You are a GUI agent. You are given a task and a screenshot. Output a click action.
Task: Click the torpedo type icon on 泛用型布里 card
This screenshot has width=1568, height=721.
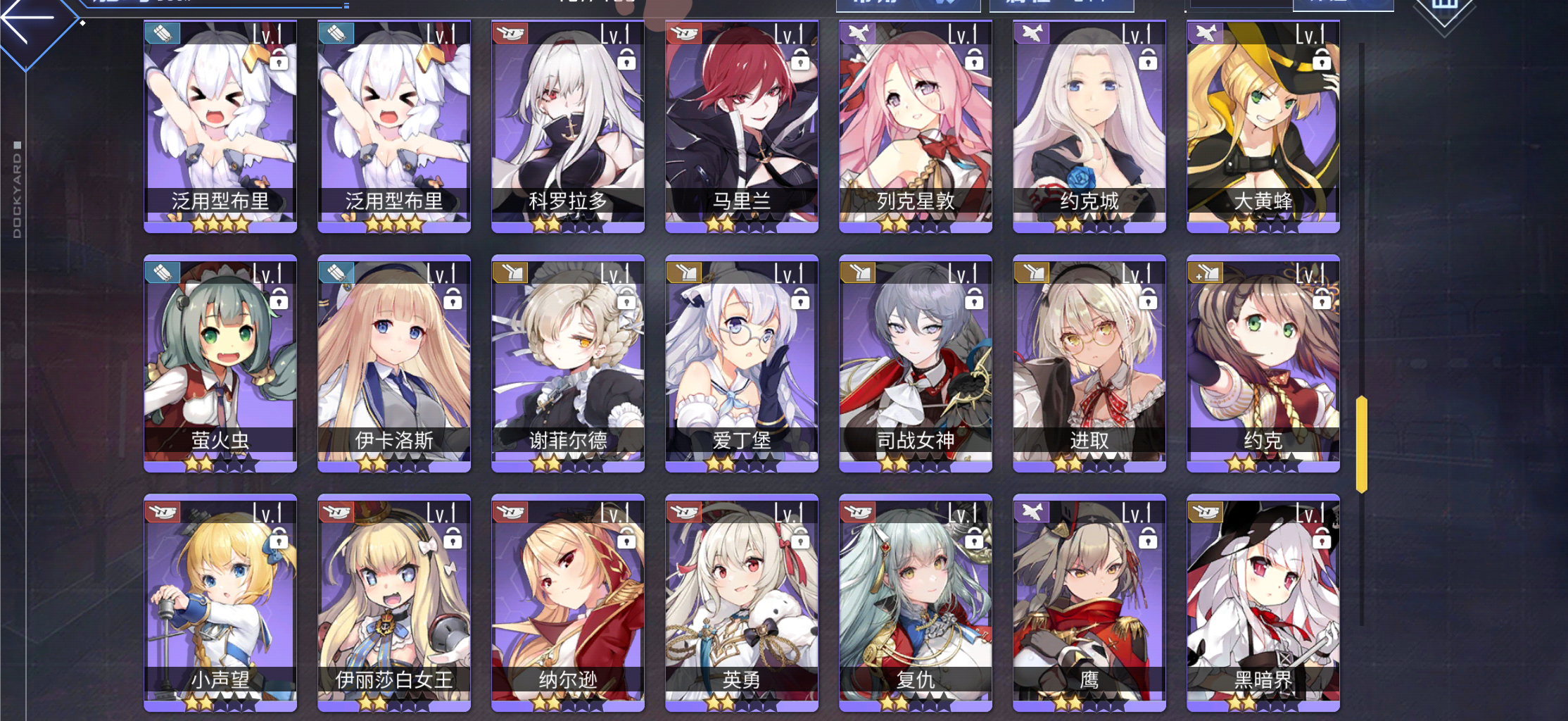[x=163, y=32]
